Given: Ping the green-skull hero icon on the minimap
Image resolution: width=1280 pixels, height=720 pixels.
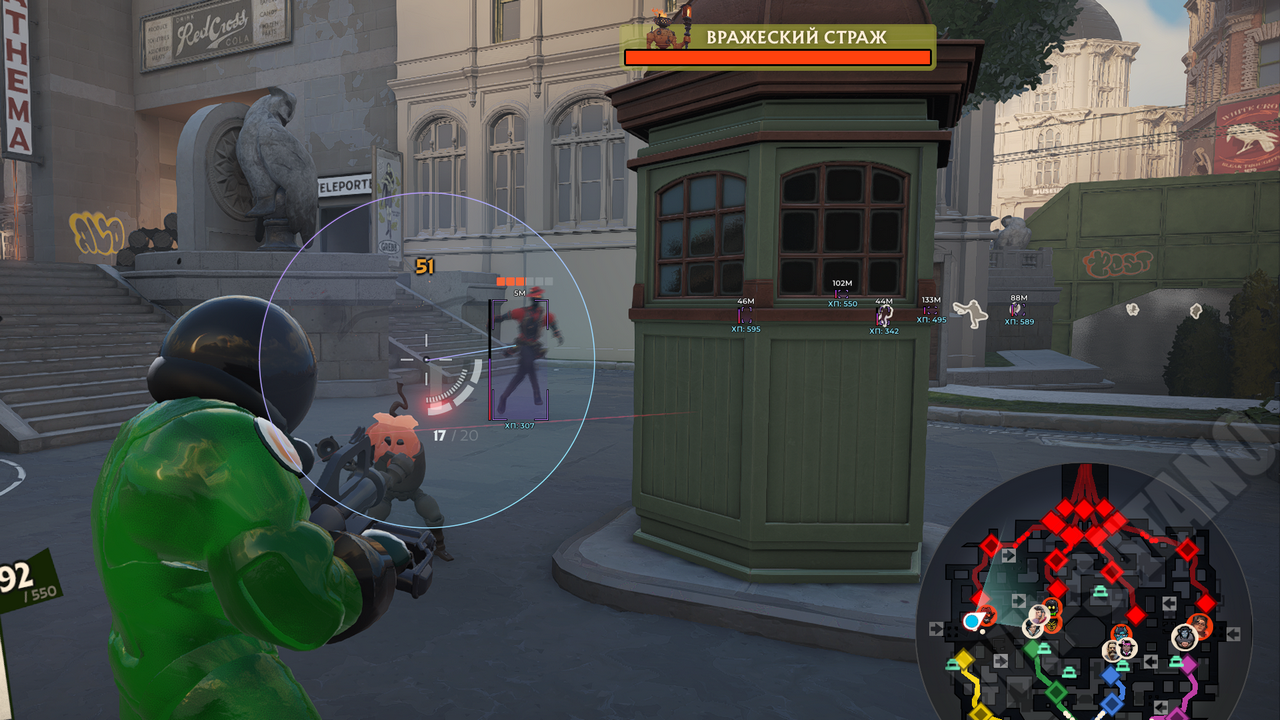Looking at the screenshot, I should pos(1052,606).
